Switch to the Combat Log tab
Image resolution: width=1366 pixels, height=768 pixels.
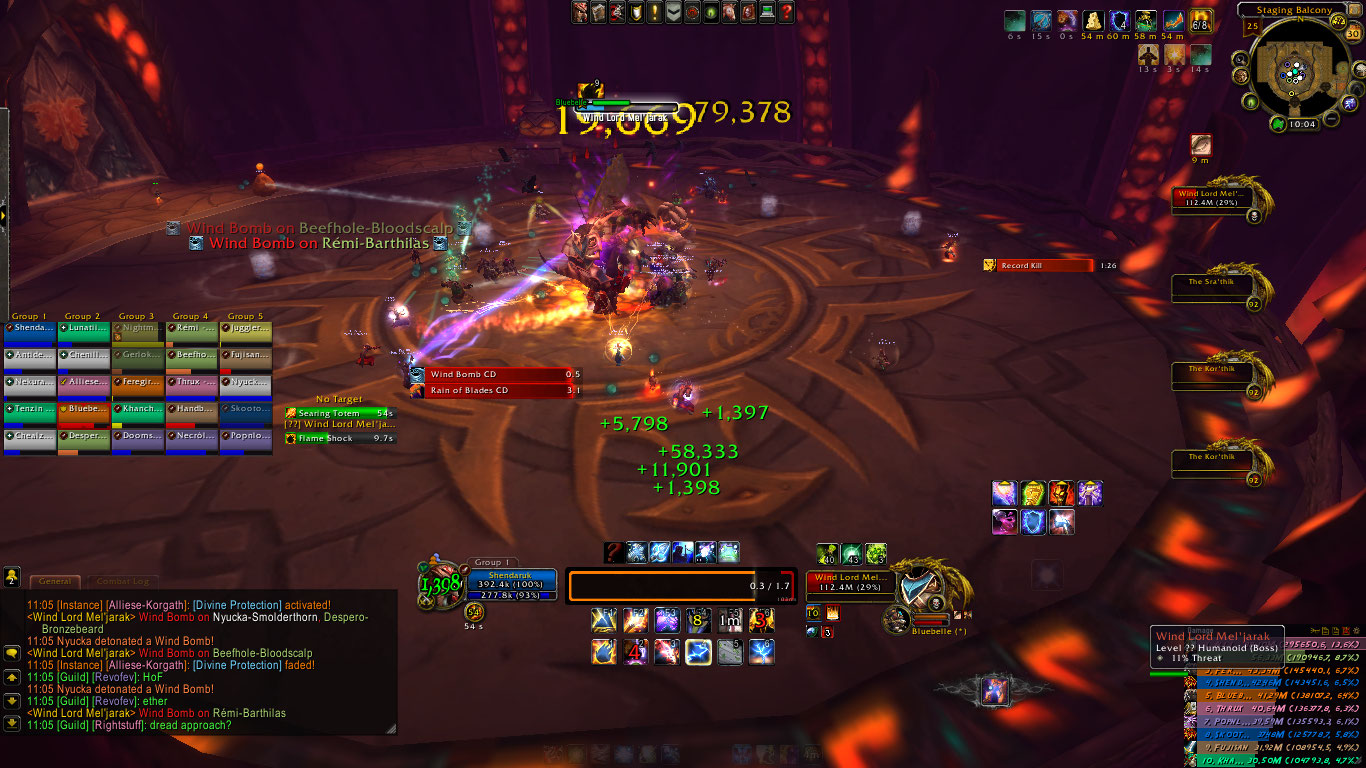(x=122, y=581)
